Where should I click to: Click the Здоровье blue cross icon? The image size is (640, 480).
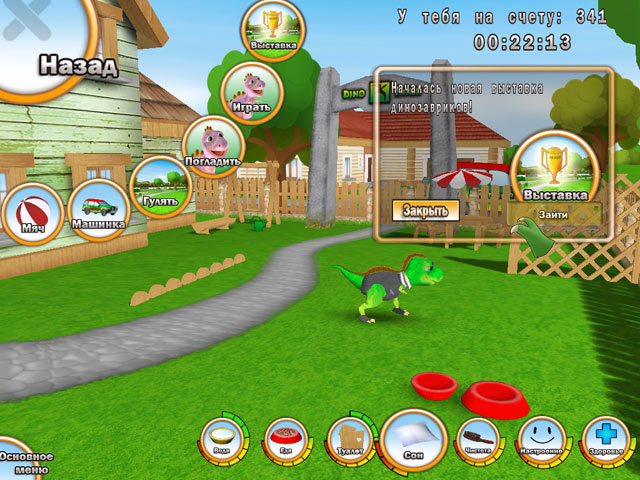603,438
